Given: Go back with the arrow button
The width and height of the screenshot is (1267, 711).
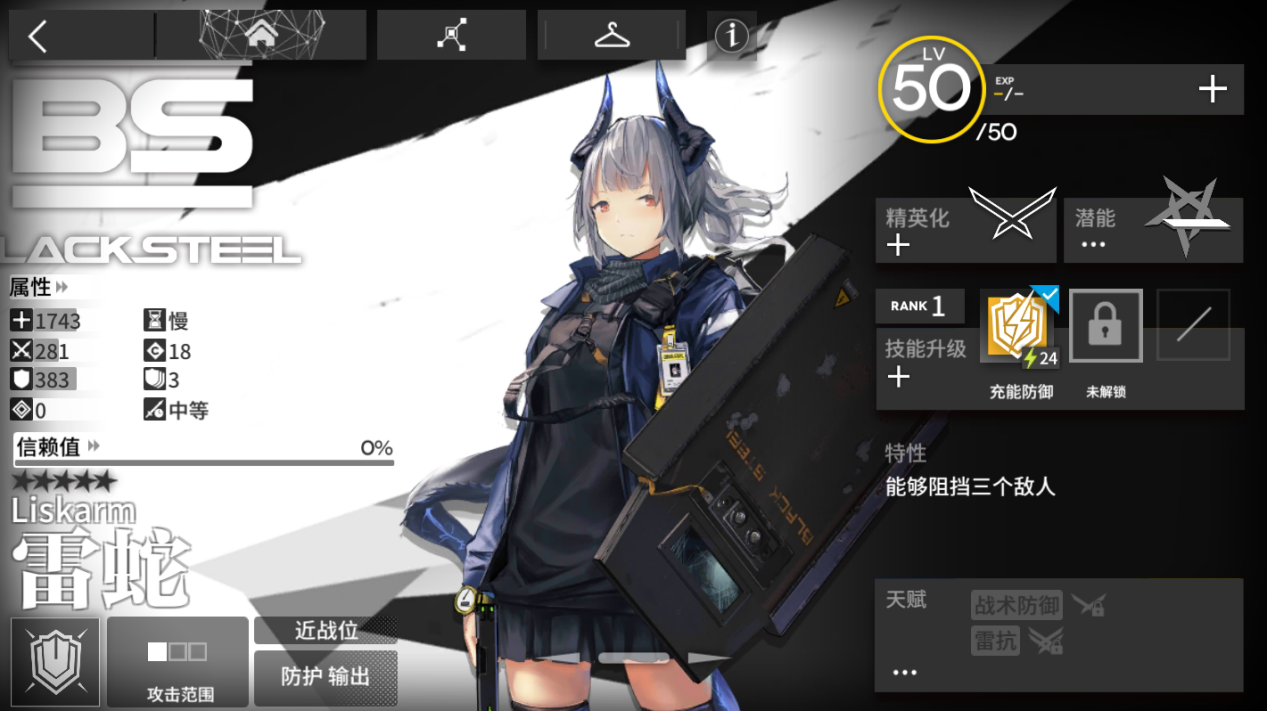Looking at the screenshot, I should (38, 36).
